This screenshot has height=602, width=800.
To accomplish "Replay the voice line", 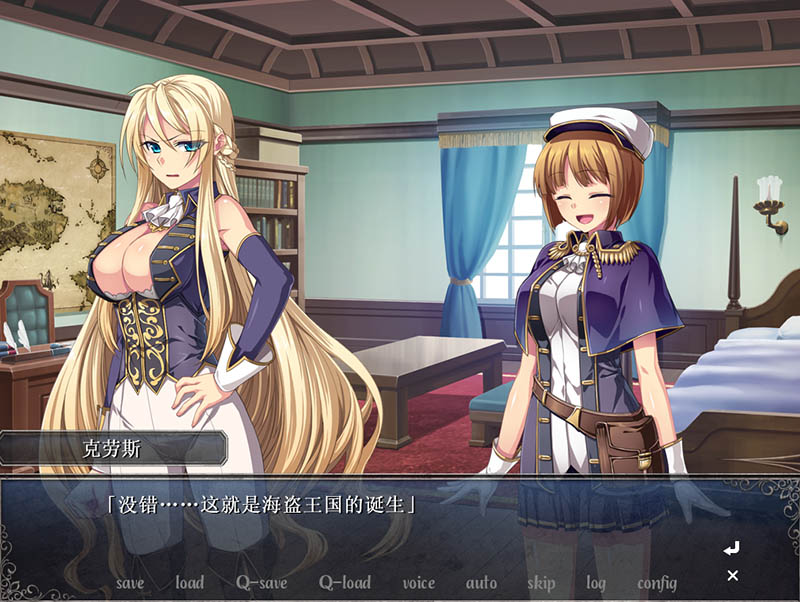I will (x=419, y=583).
